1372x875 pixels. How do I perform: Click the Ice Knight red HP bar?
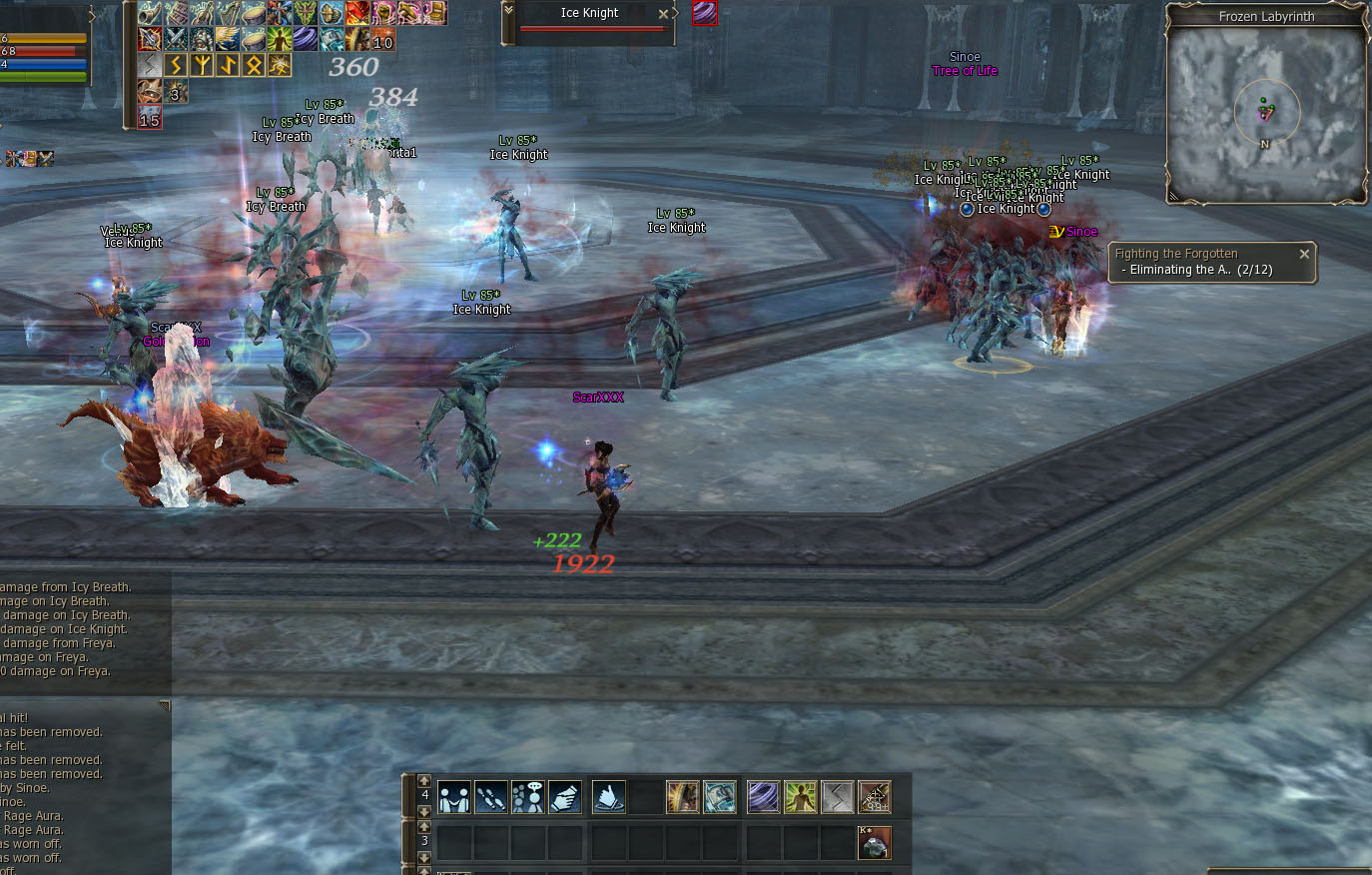[x=590, y=28]
